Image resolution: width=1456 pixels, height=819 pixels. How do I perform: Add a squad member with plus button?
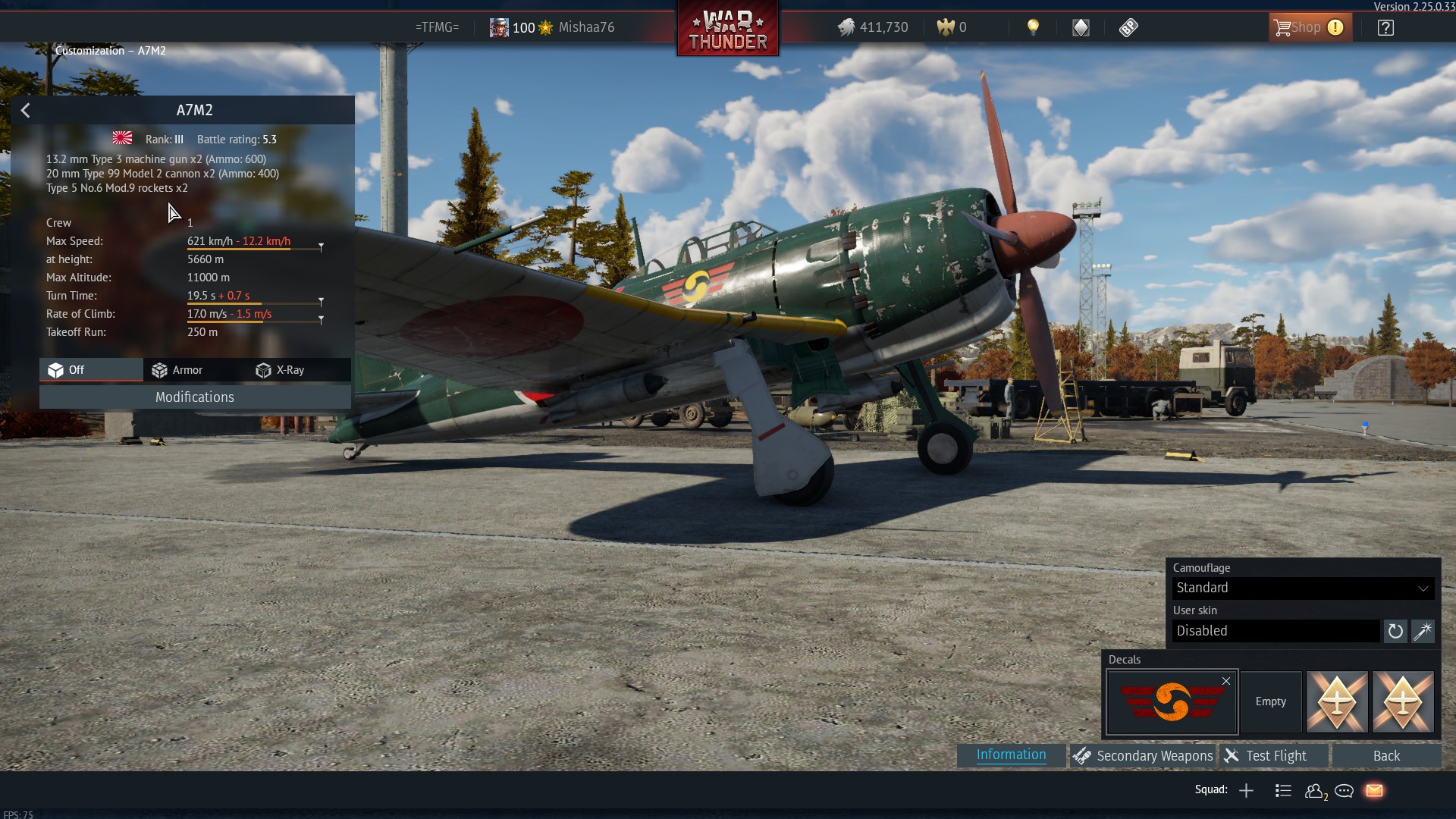pos(1246,791)
